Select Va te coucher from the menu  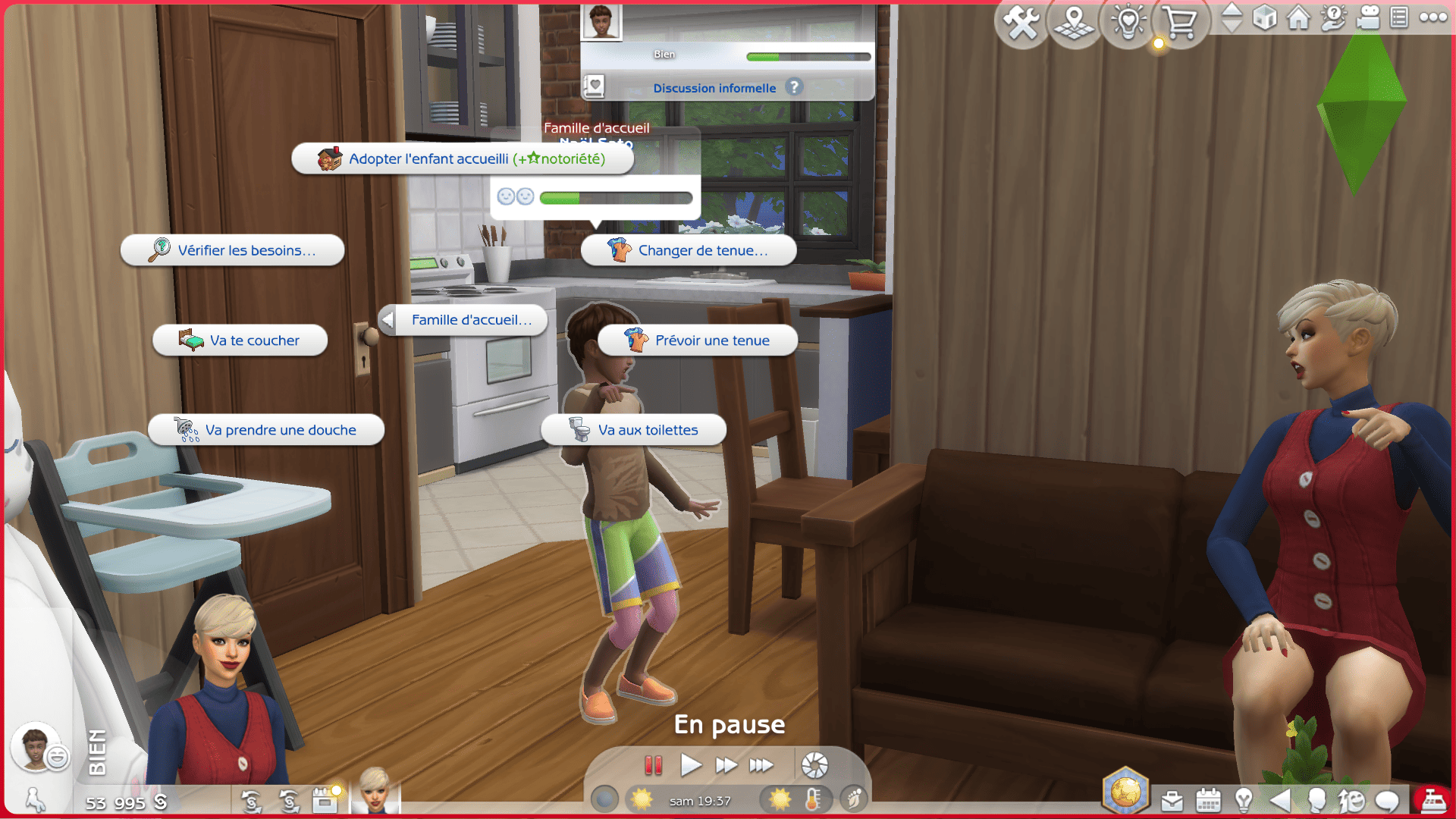(240, 340)
